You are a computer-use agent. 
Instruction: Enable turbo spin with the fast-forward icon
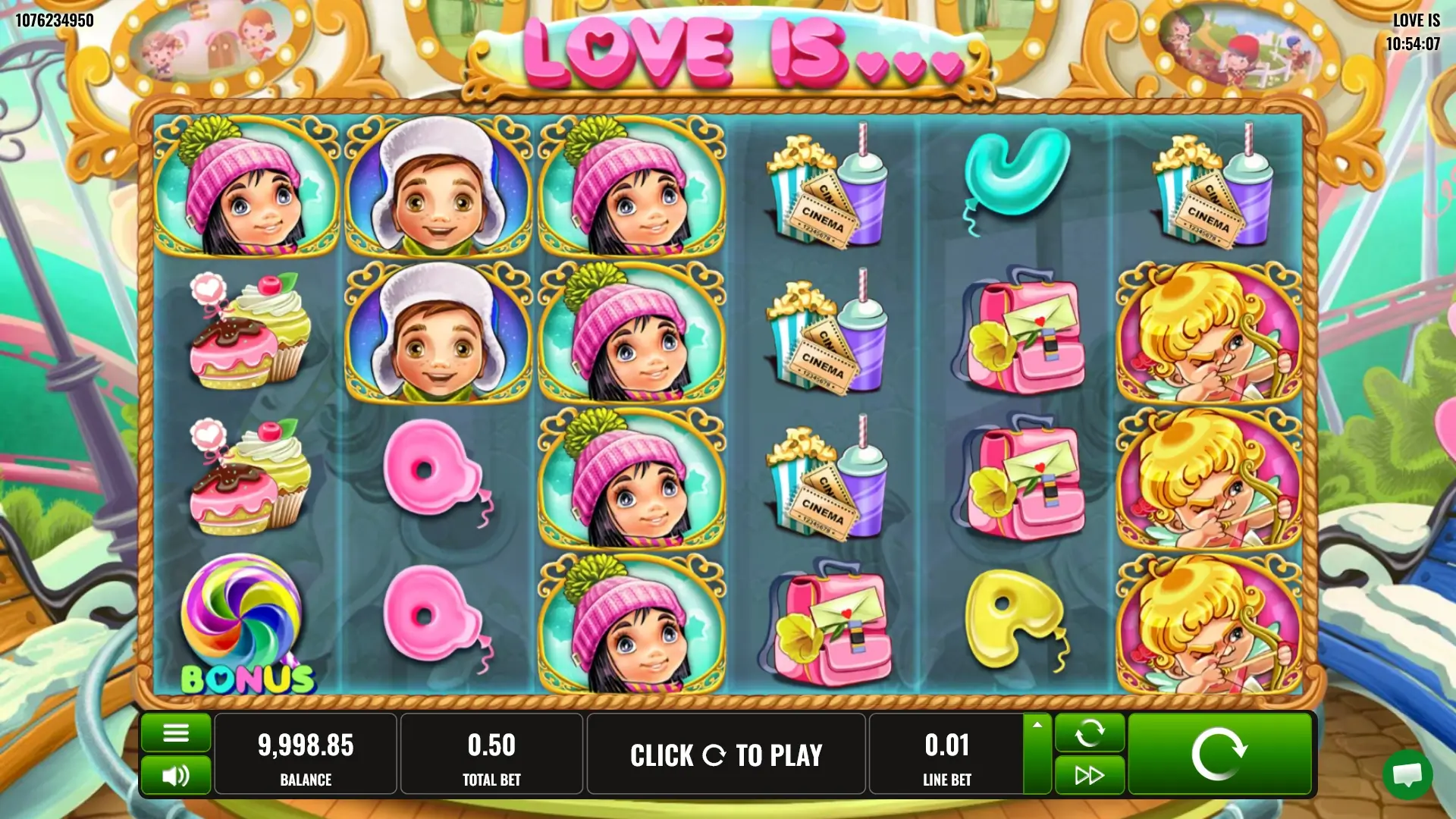coord(1090,774)
